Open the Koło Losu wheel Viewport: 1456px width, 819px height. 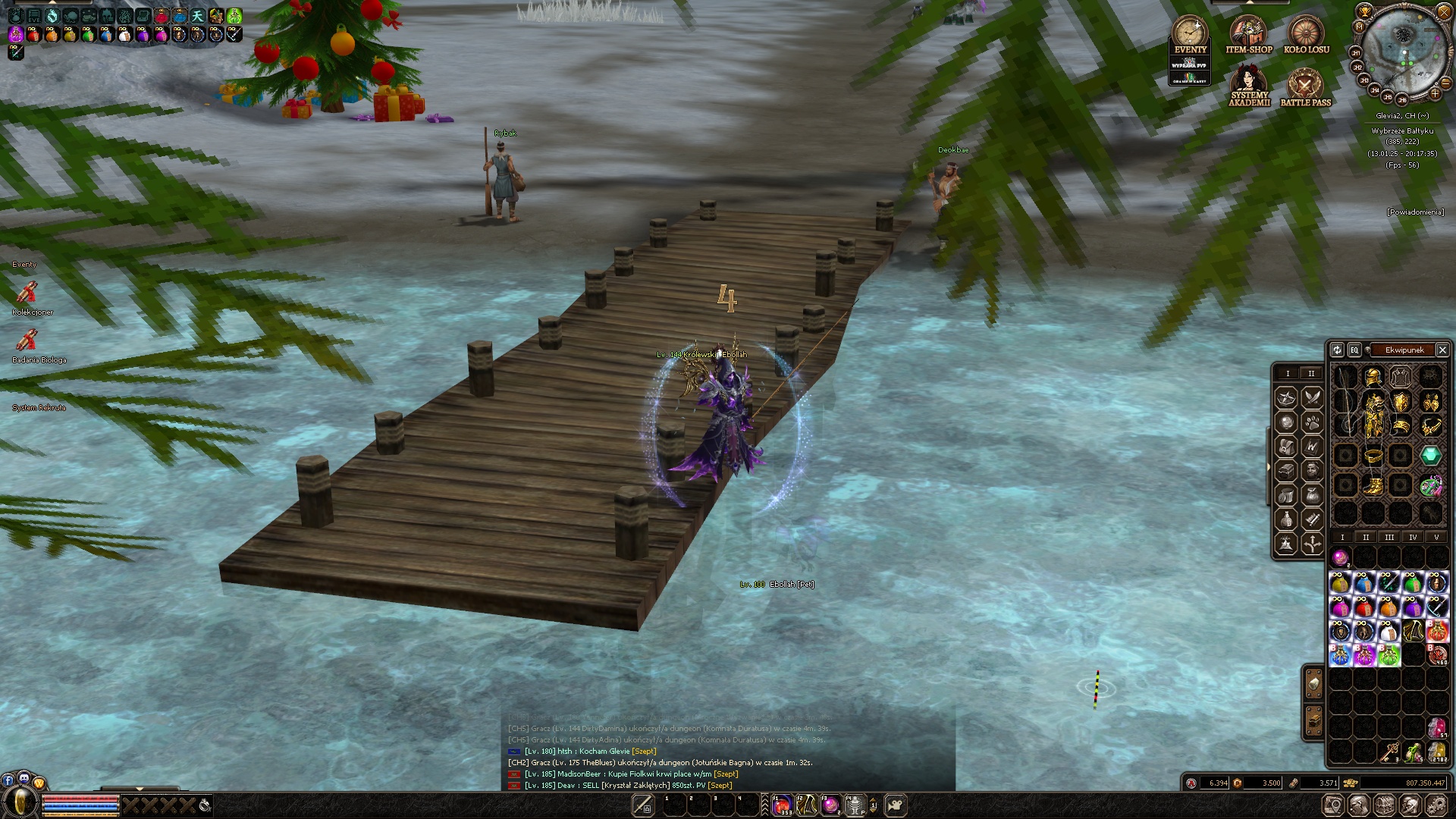(x=1306, y=34)
